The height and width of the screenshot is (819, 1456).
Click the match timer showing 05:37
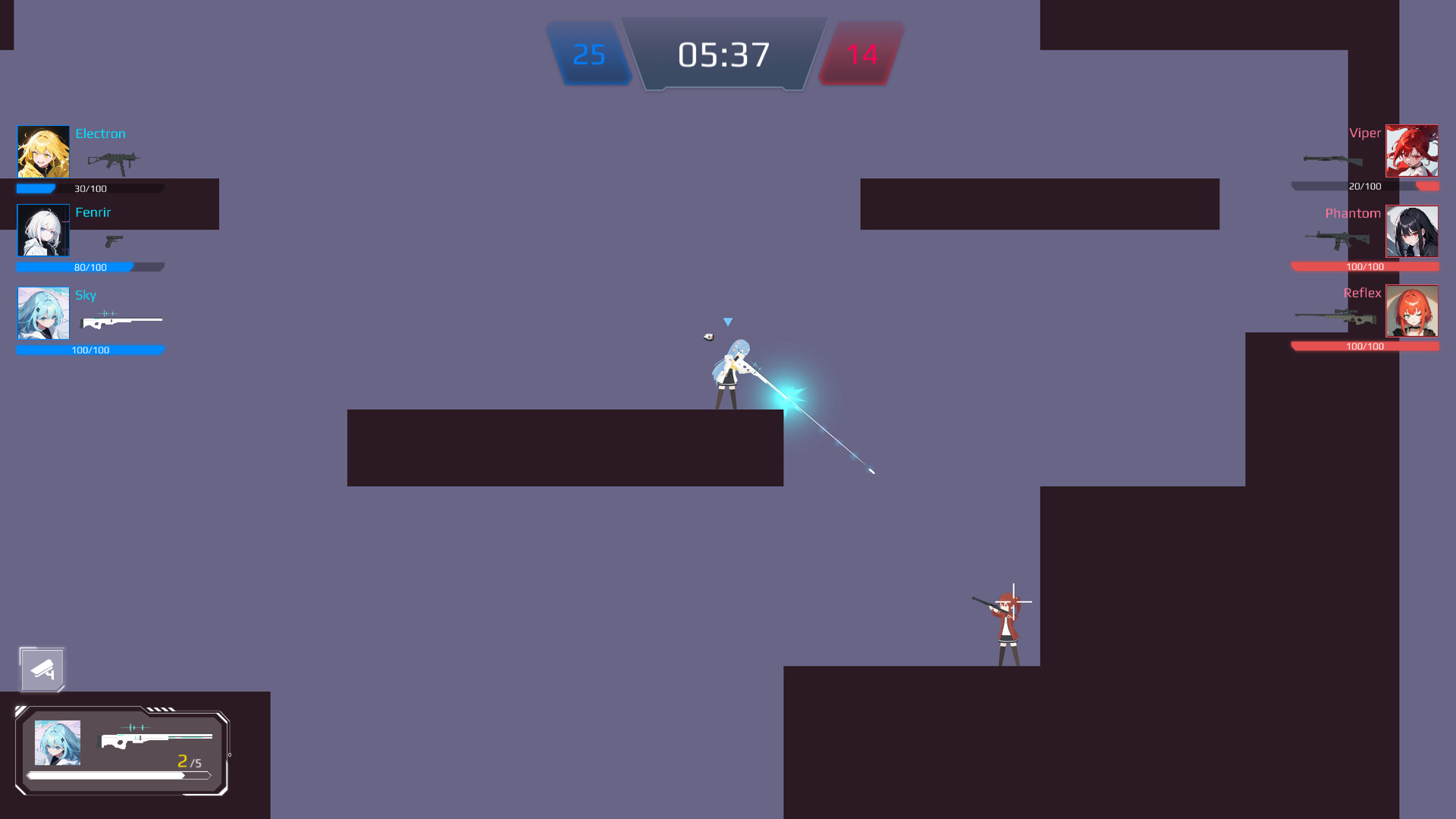(x=724, y=54)
